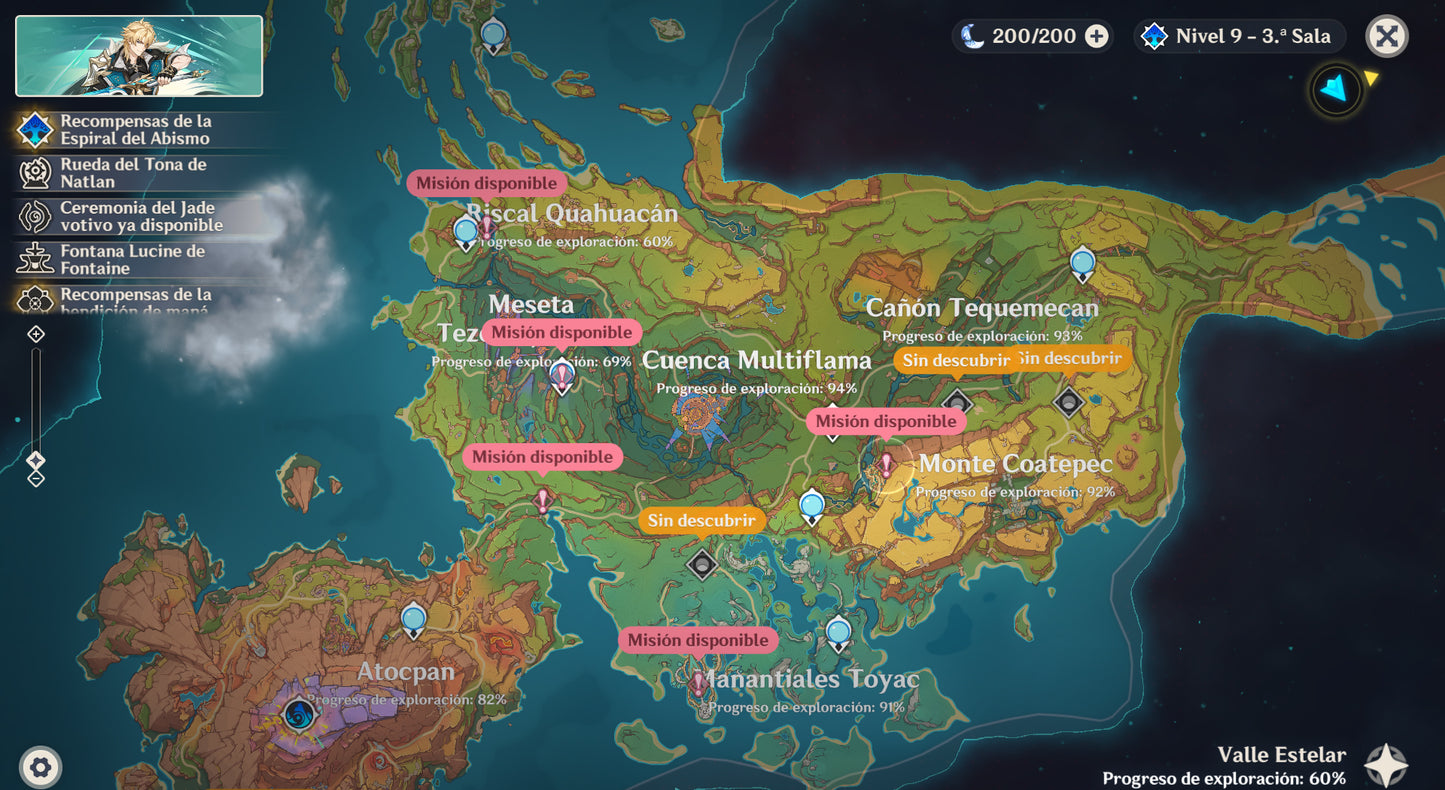The height and width of the screenshot is (790, 1445).
Task: Zoom in the map with the top slider button
Action: [36, 334]
